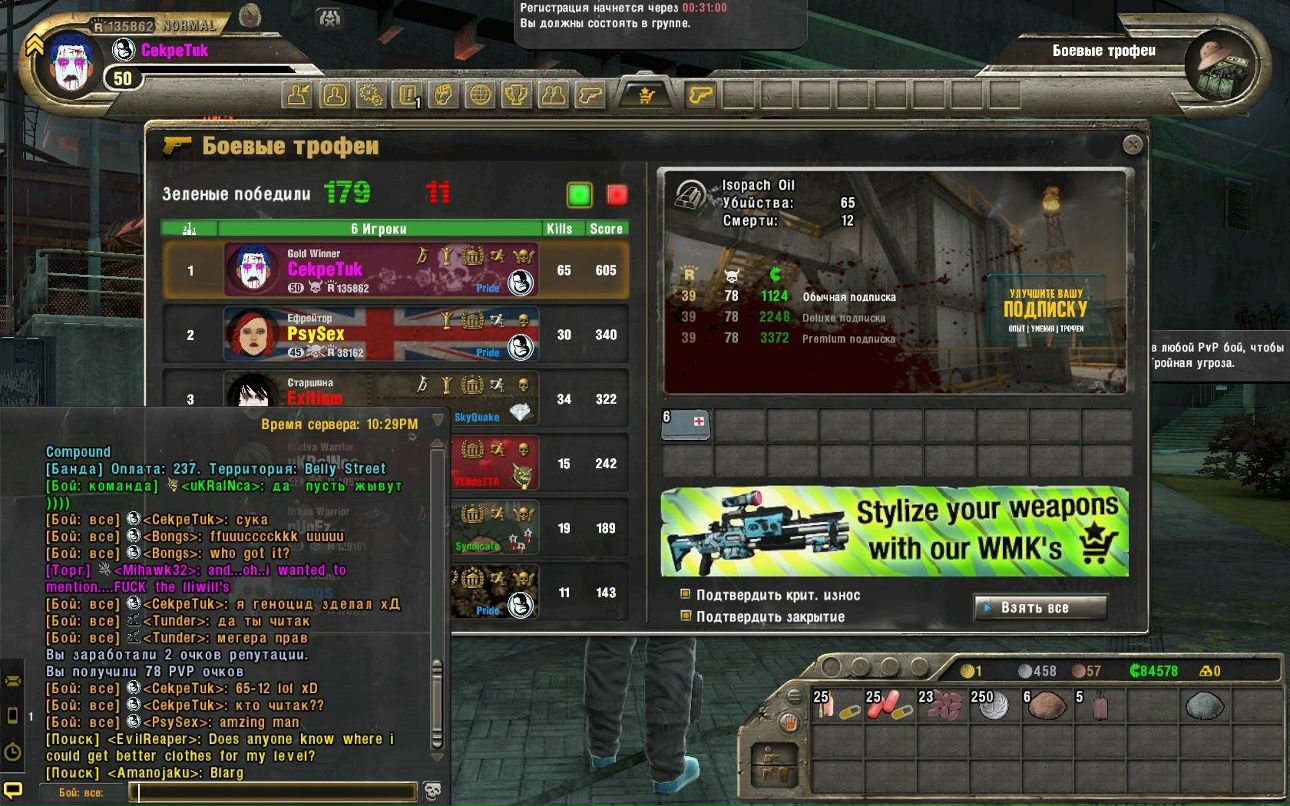Open the trophy cup toolbar icon

517,95
